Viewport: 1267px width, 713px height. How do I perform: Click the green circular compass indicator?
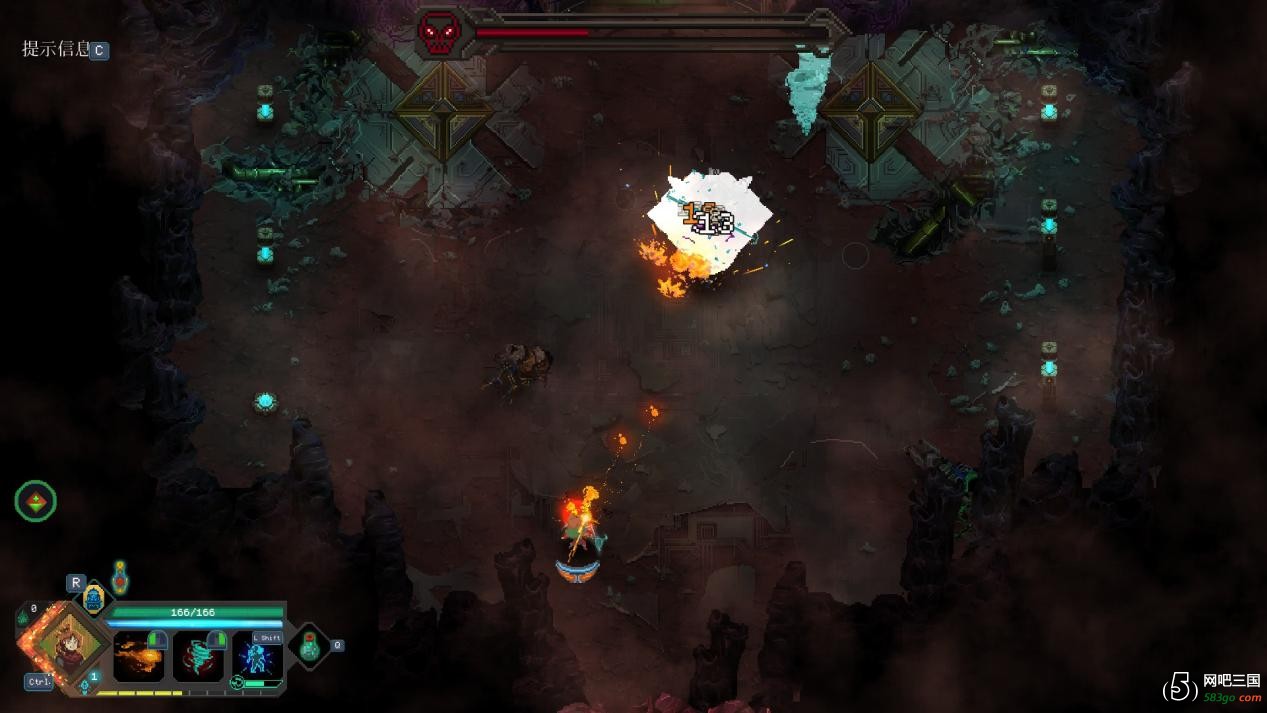pos(36,501)
